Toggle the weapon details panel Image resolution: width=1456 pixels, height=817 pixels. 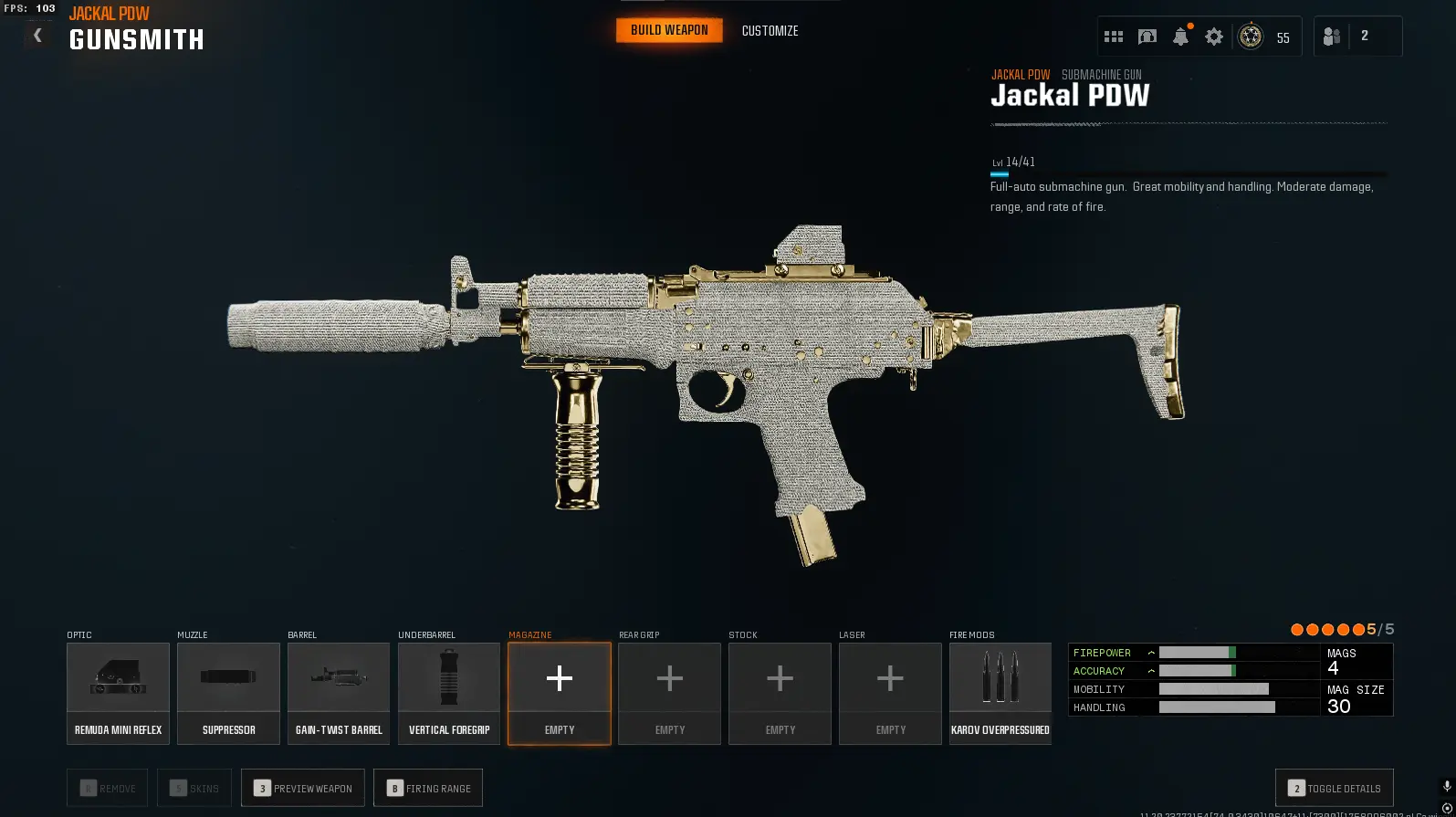click(x=1334, y=788)
